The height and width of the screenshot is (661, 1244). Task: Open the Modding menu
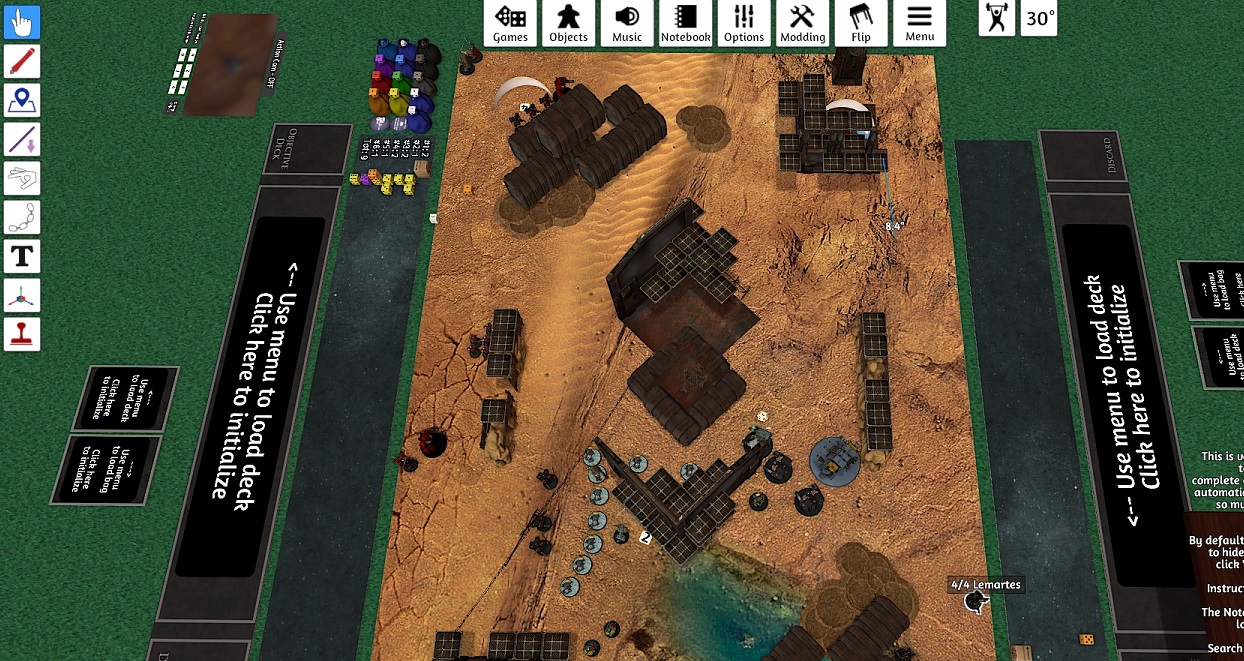(802, 23)
